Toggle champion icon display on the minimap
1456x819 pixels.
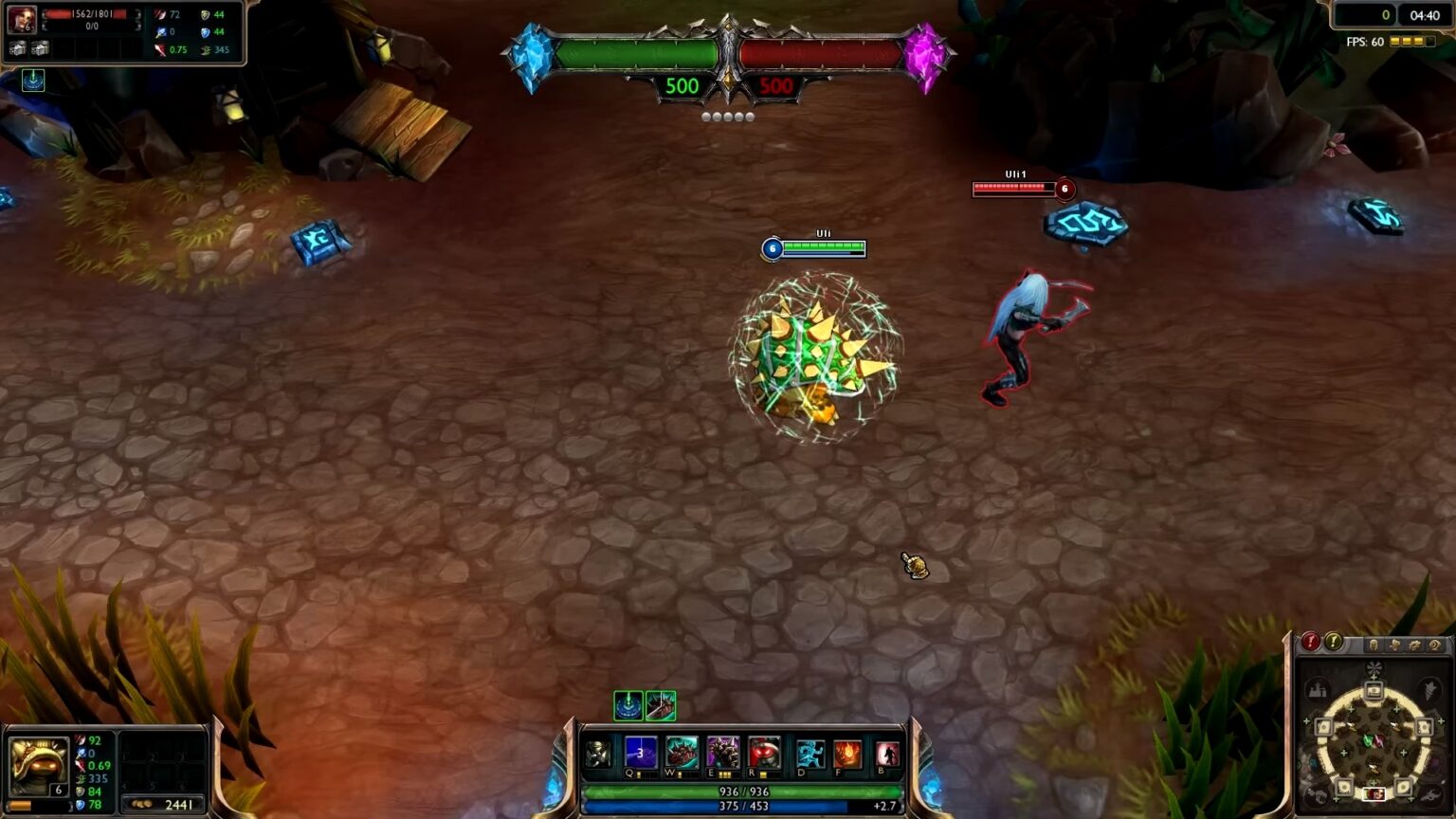tap(1374, 645)
